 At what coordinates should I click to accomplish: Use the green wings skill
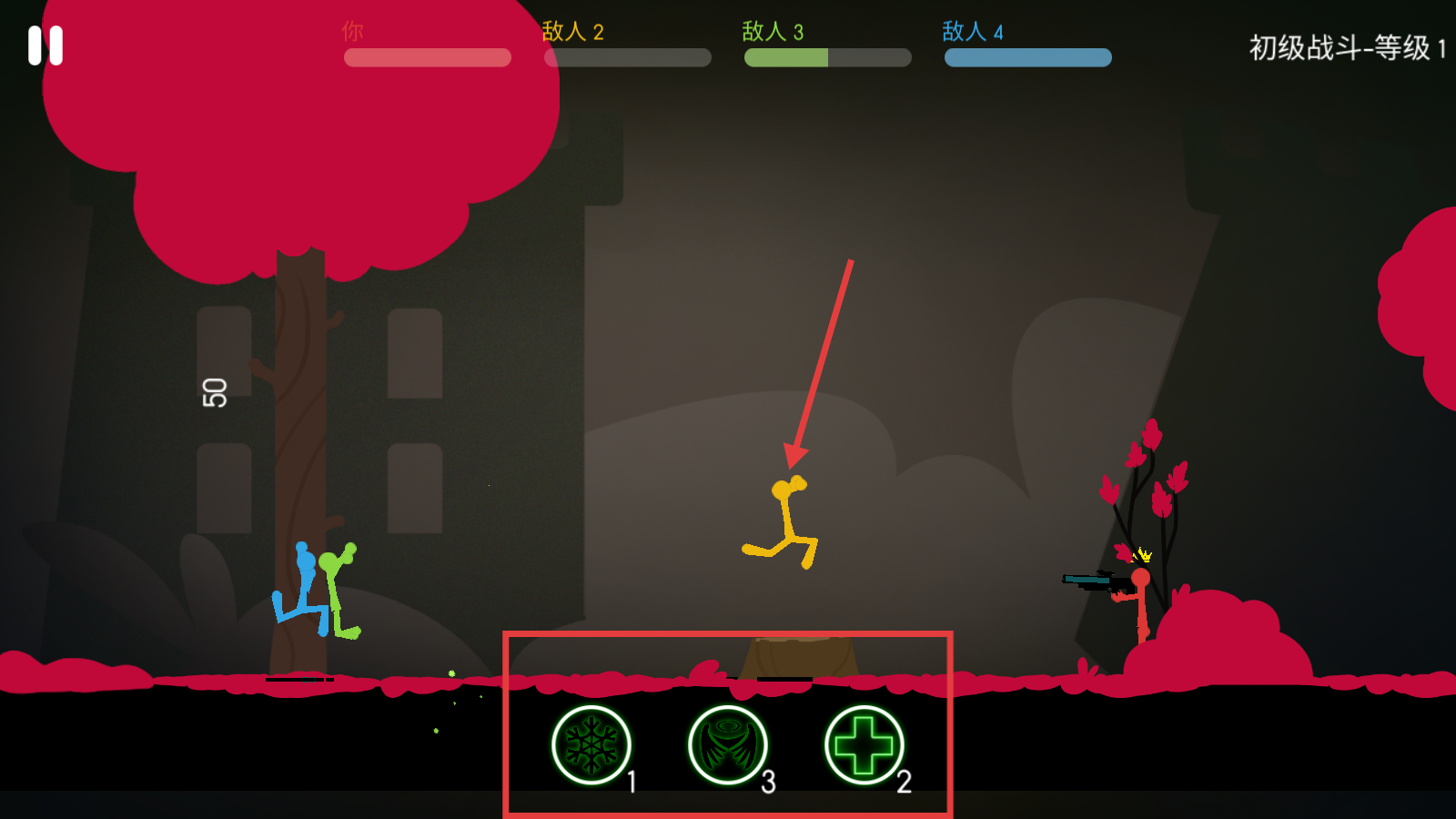click(x=727, y=745)
